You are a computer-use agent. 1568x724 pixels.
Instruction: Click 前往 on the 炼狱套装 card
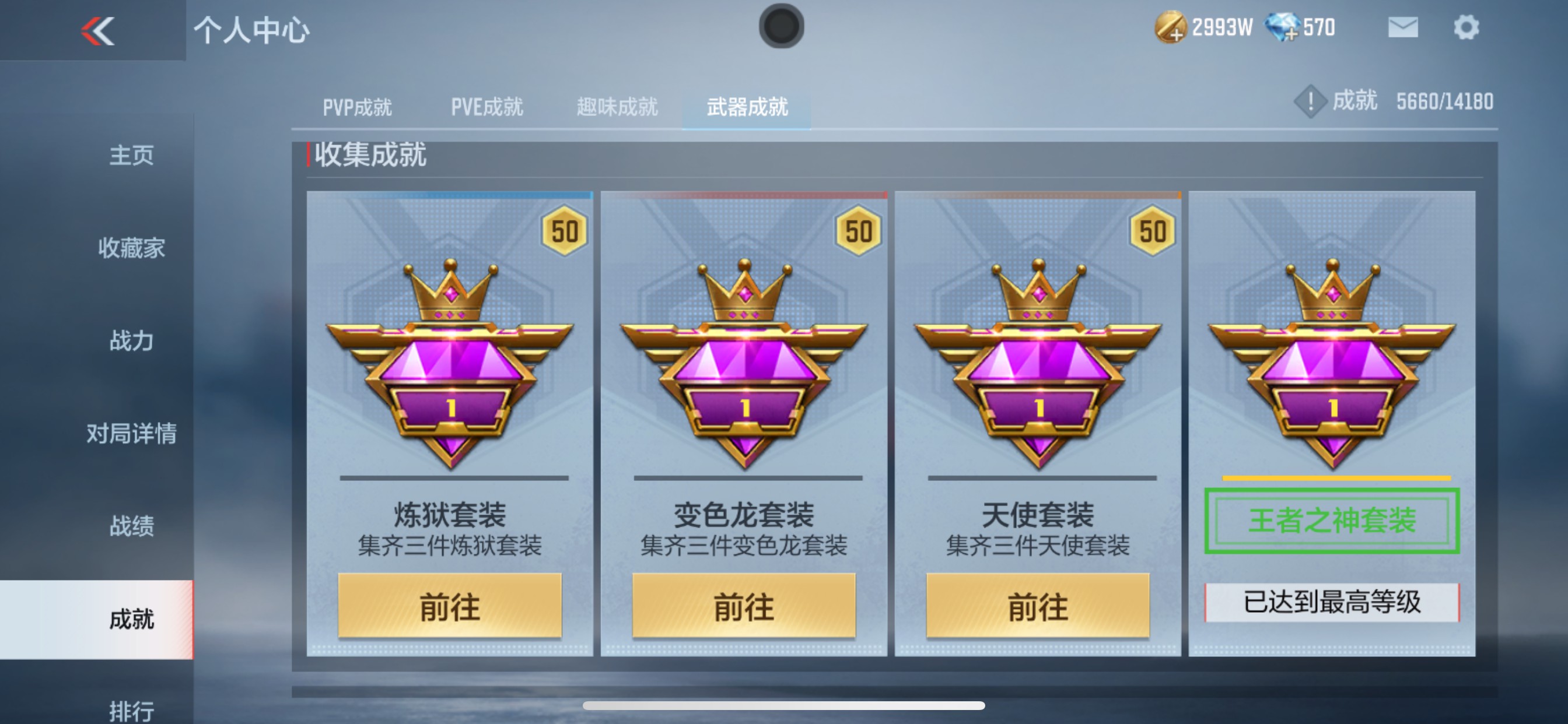pos(450,606)
